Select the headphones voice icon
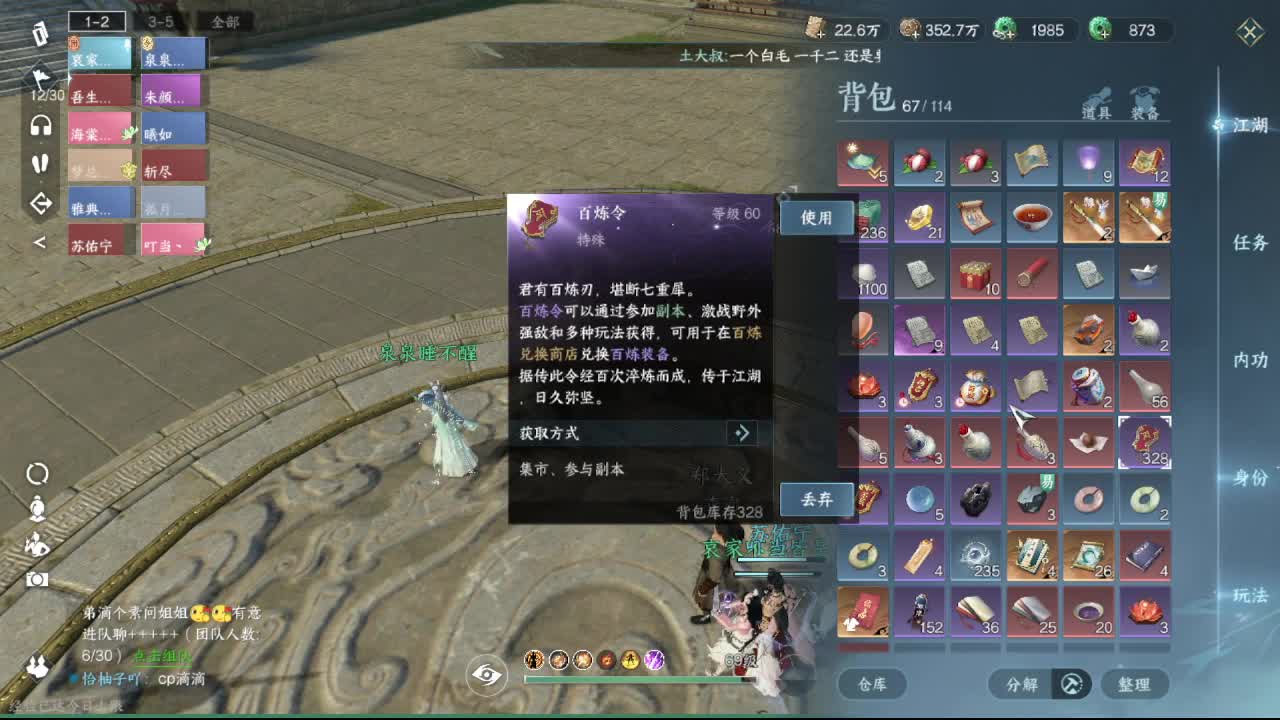The image size is (1280, 720). click(40, 125)
